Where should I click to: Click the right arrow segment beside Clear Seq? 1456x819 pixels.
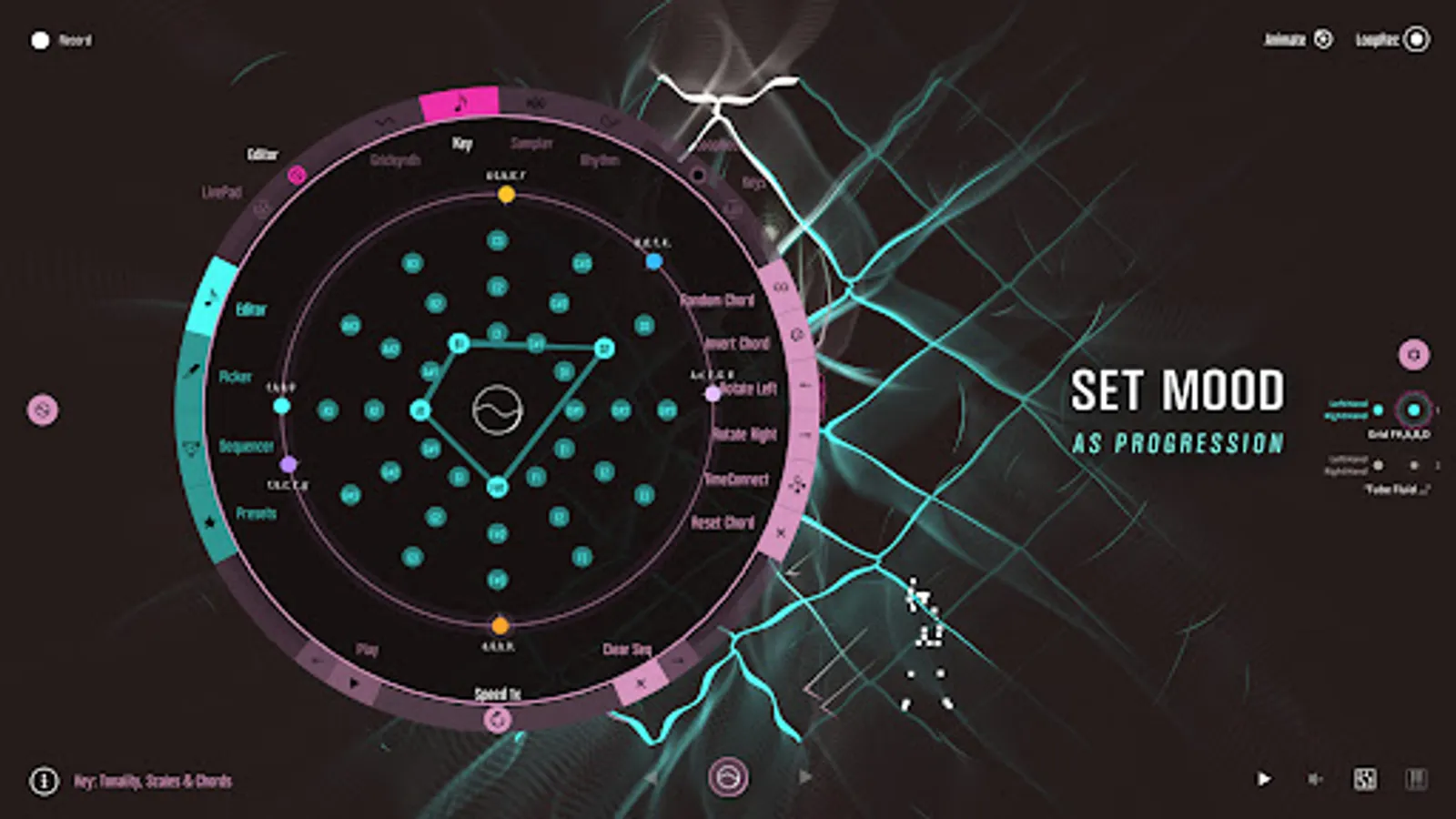(678, 659)
